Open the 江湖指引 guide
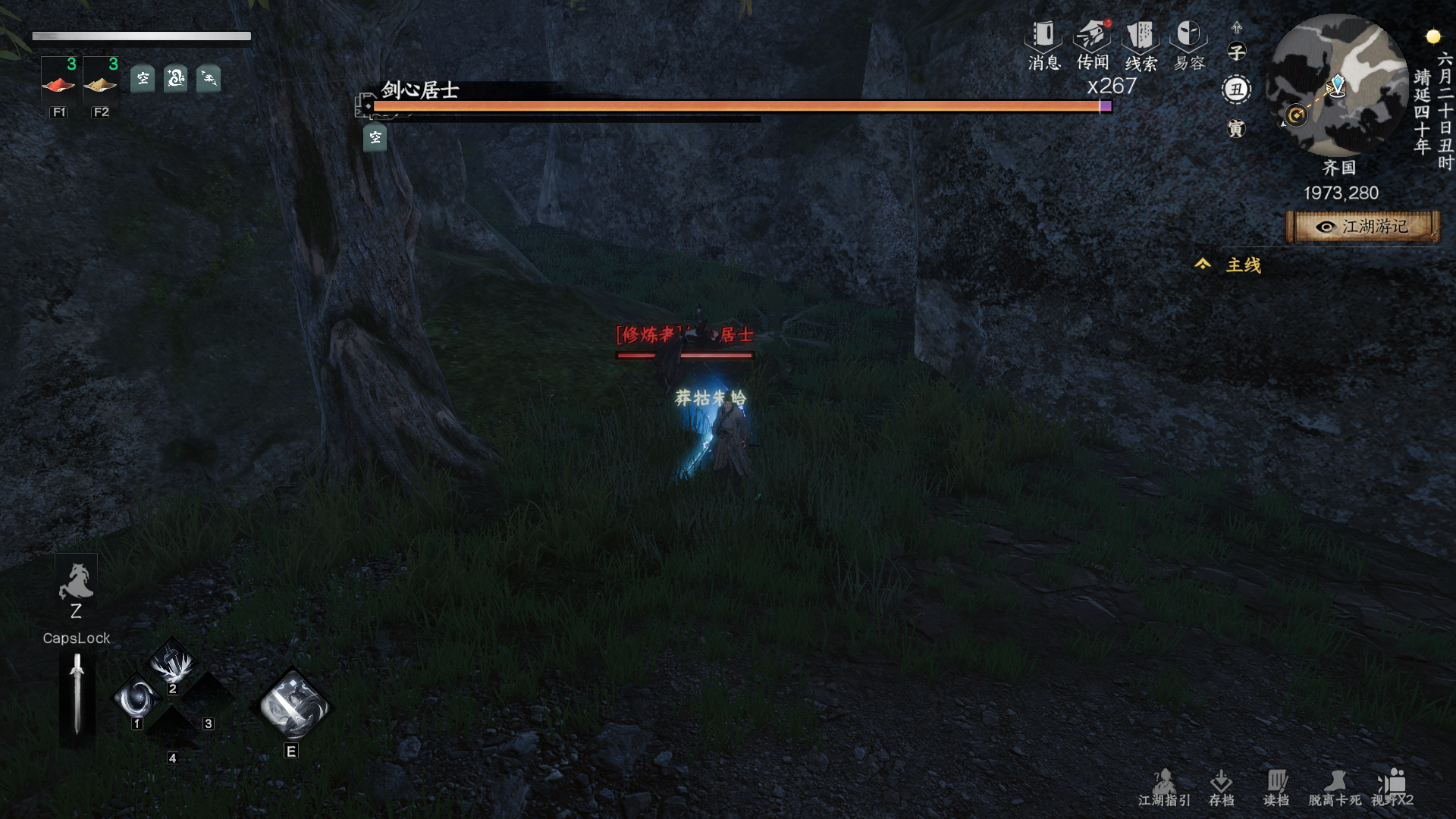This screenshot has width=1456, height=819. (x=1164, y=788)
